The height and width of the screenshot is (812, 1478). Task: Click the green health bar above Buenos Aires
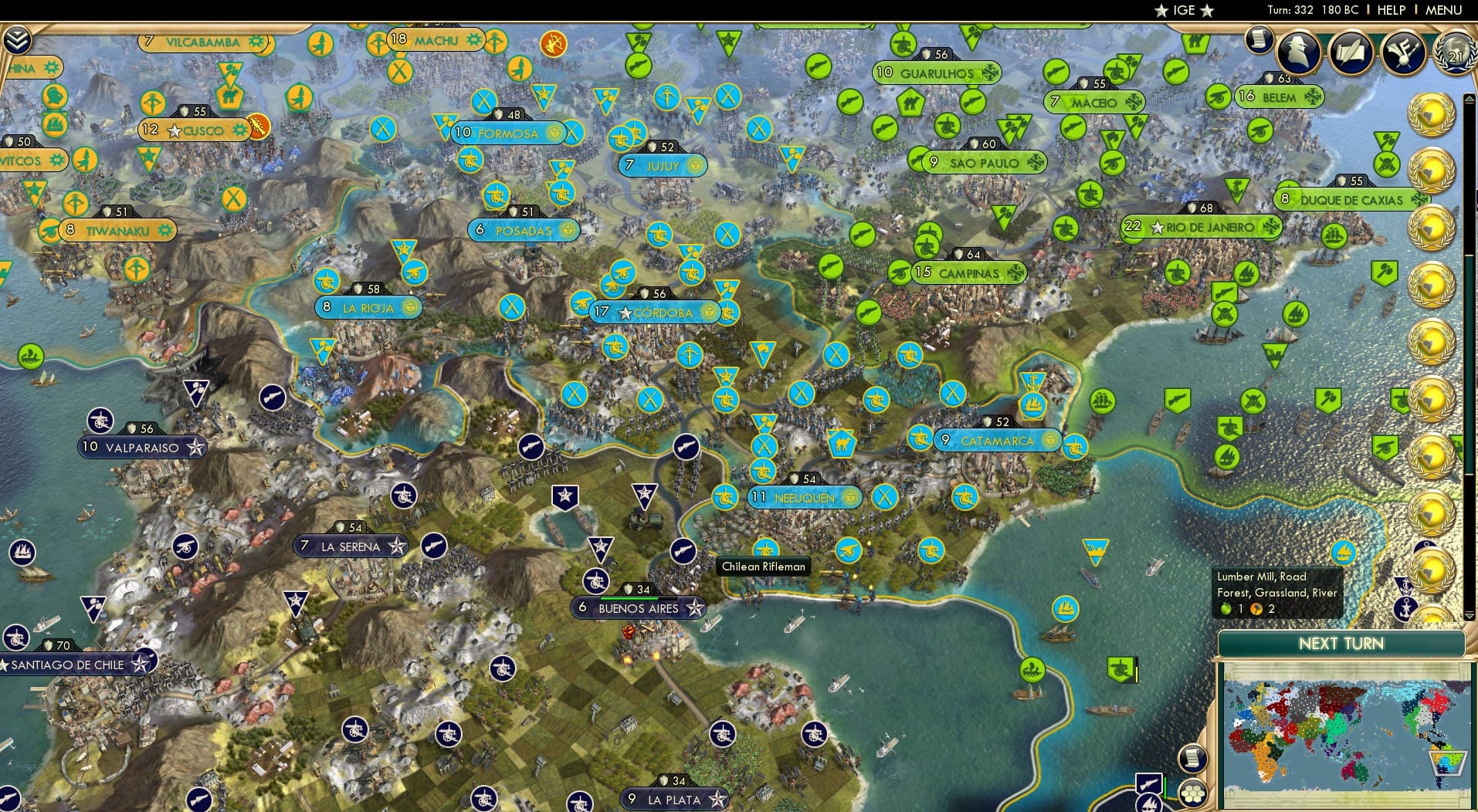[629, 598]
